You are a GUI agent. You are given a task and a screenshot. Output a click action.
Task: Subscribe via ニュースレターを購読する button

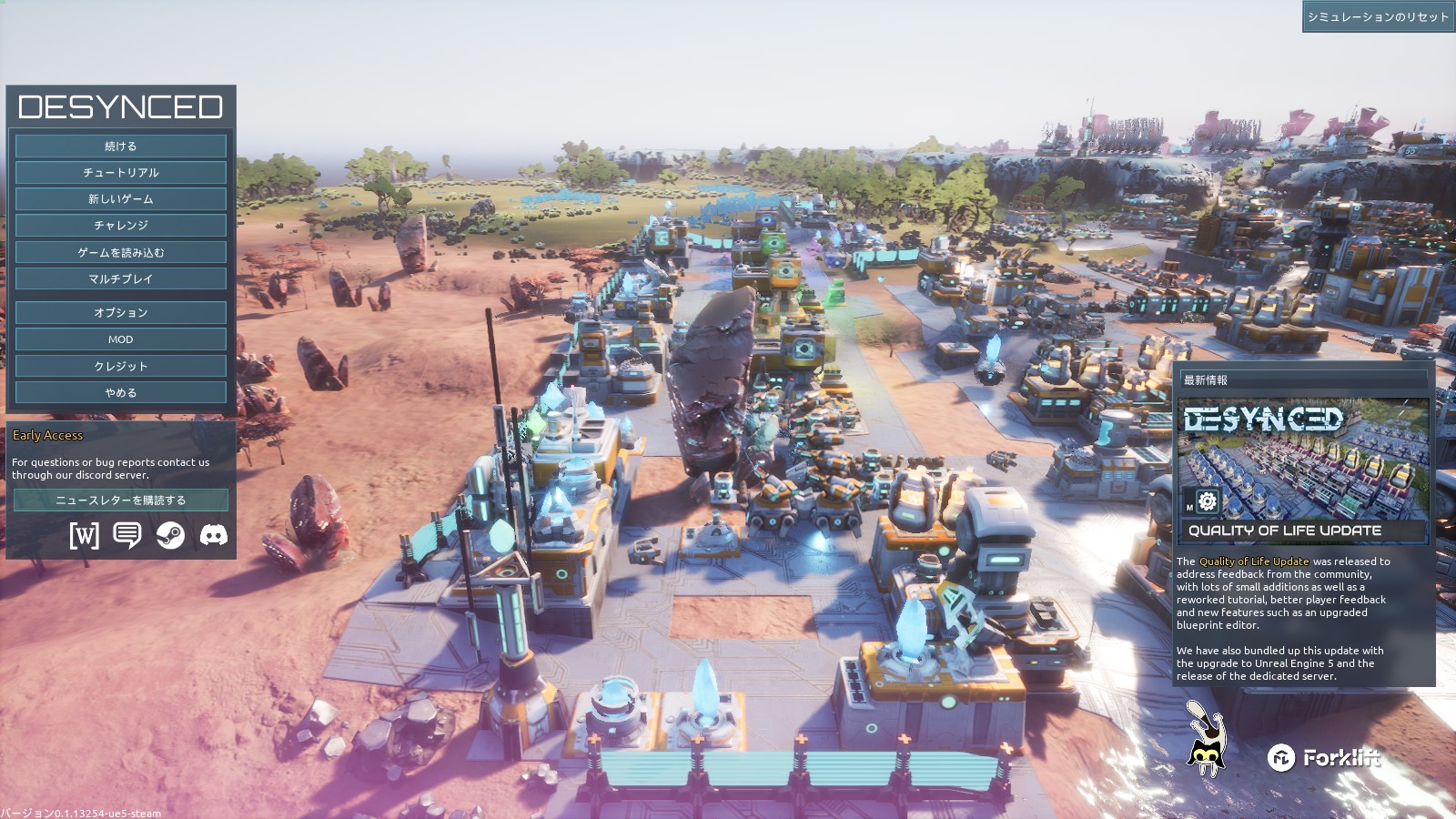click(120, 500)
